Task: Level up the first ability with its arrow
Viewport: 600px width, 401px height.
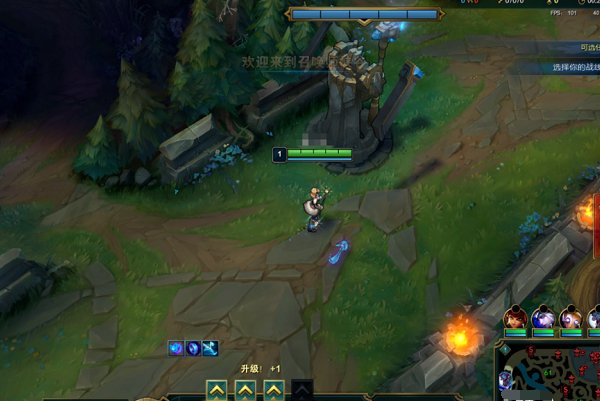Action: [215, 389]
